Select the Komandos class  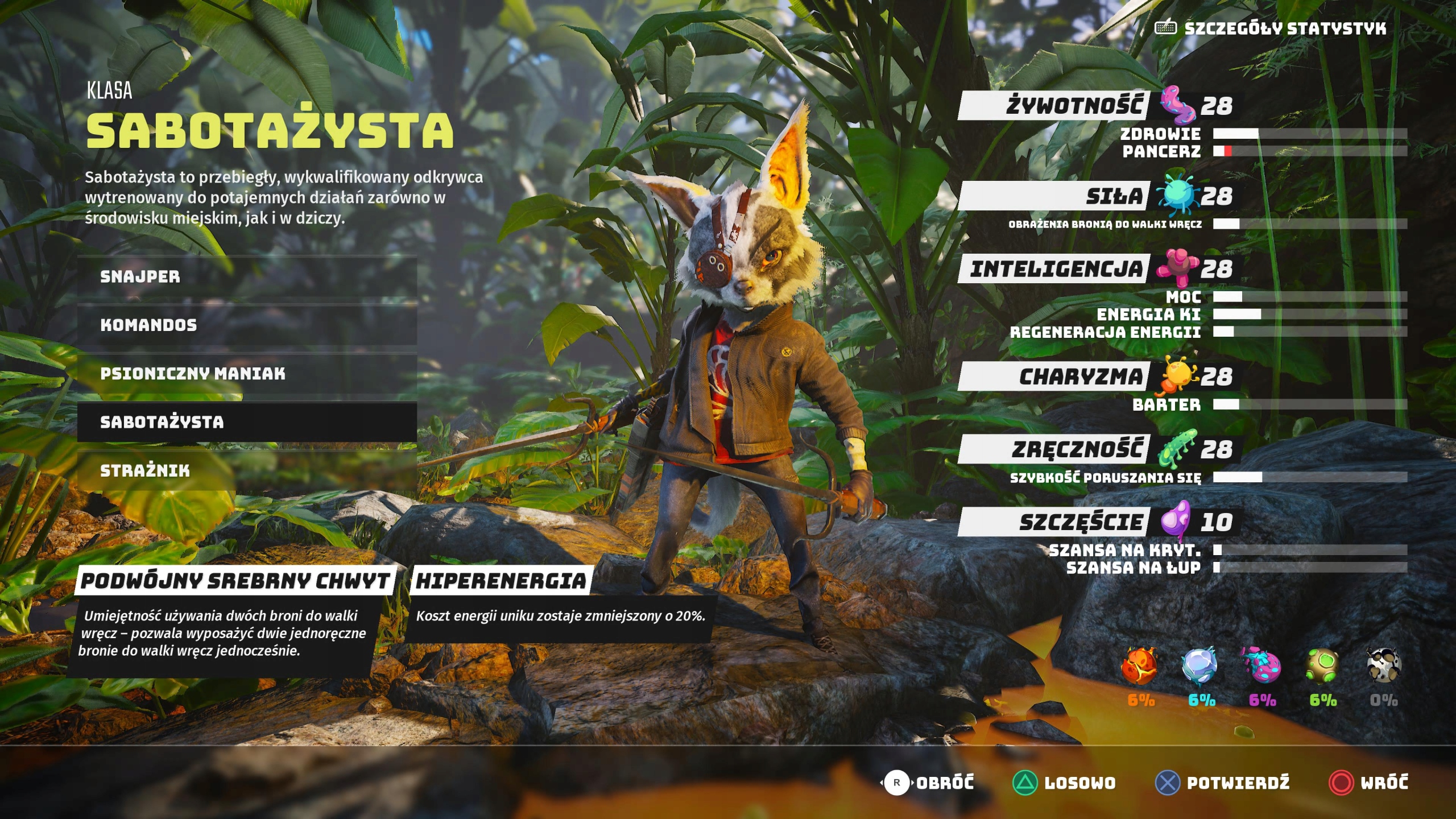[148, 326]
